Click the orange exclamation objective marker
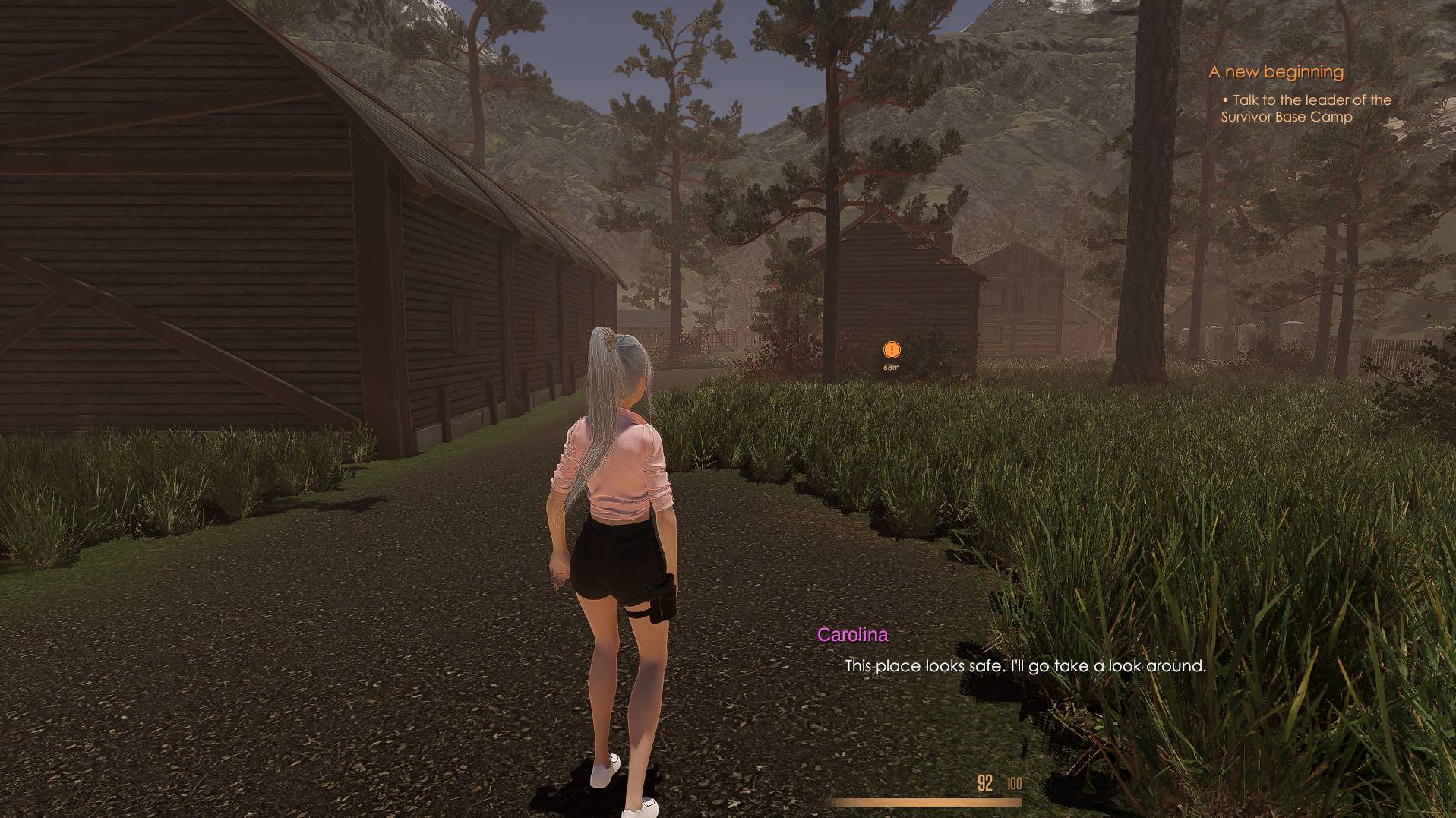 (x=892, y=349)
